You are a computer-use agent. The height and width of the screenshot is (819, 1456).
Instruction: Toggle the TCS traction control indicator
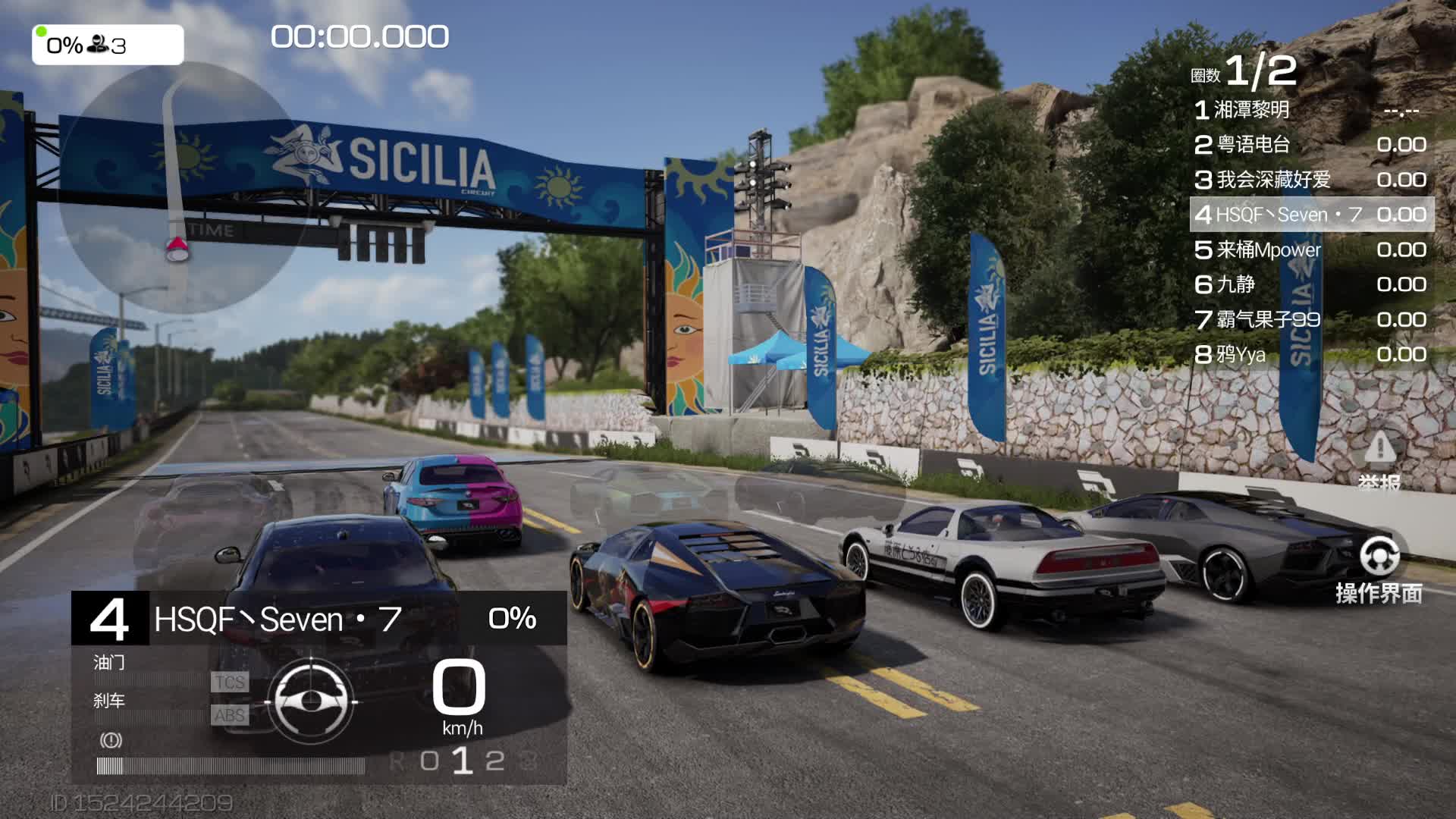click(229, 682)
